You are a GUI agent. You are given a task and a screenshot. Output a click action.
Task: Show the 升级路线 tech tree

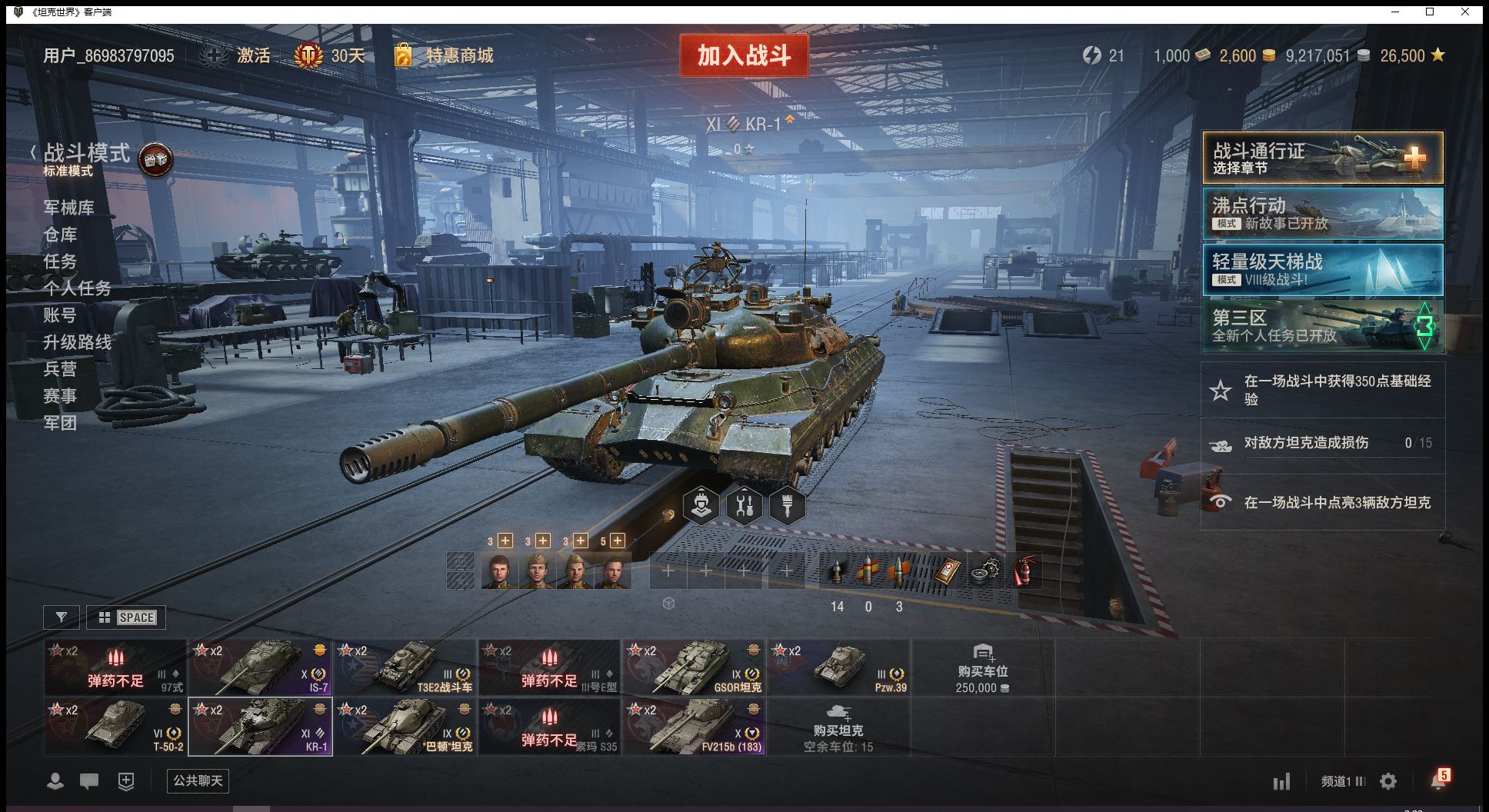(77, 342)
